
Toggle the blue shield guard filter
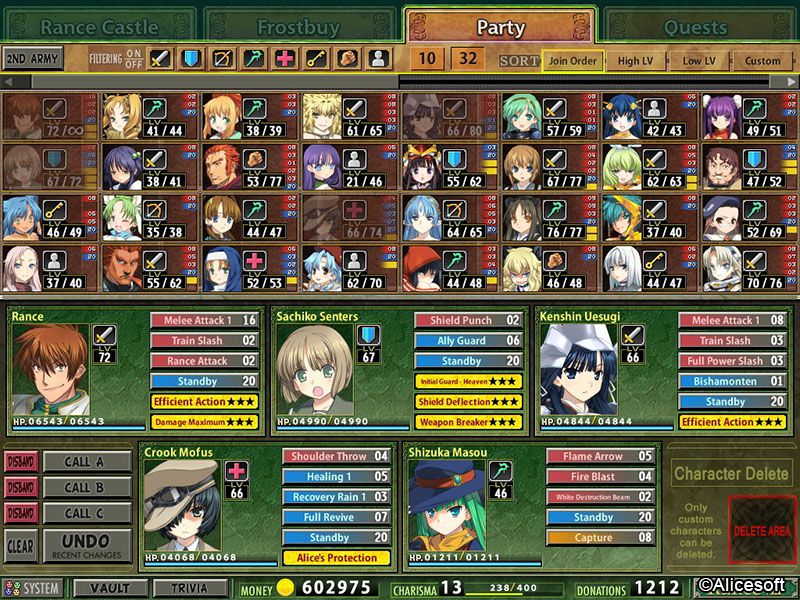pyautogui.click(x=192, y=59)
